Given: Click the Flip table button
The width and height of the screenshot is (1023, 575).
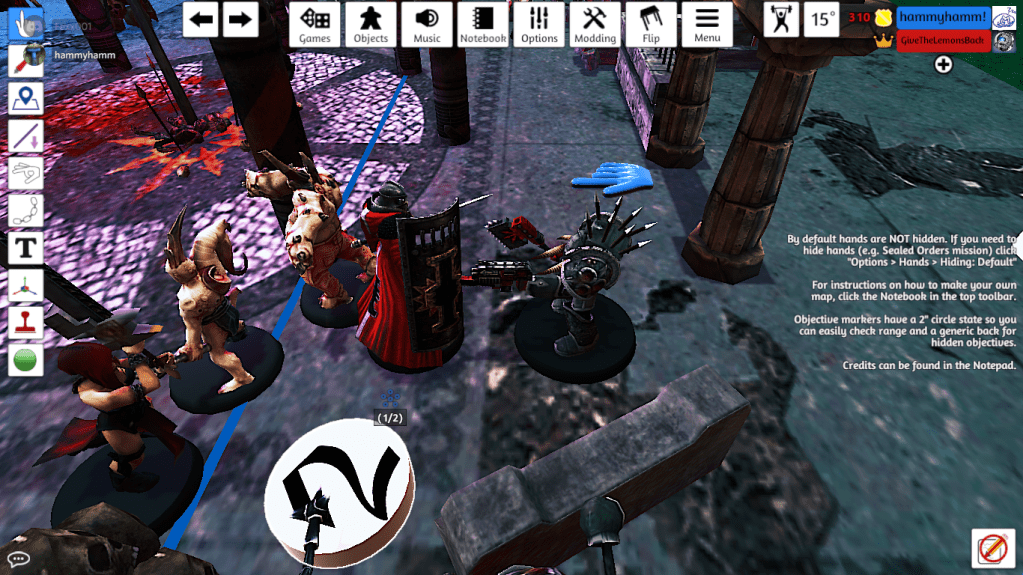Looking at the screenshot, I should (651, 24).
